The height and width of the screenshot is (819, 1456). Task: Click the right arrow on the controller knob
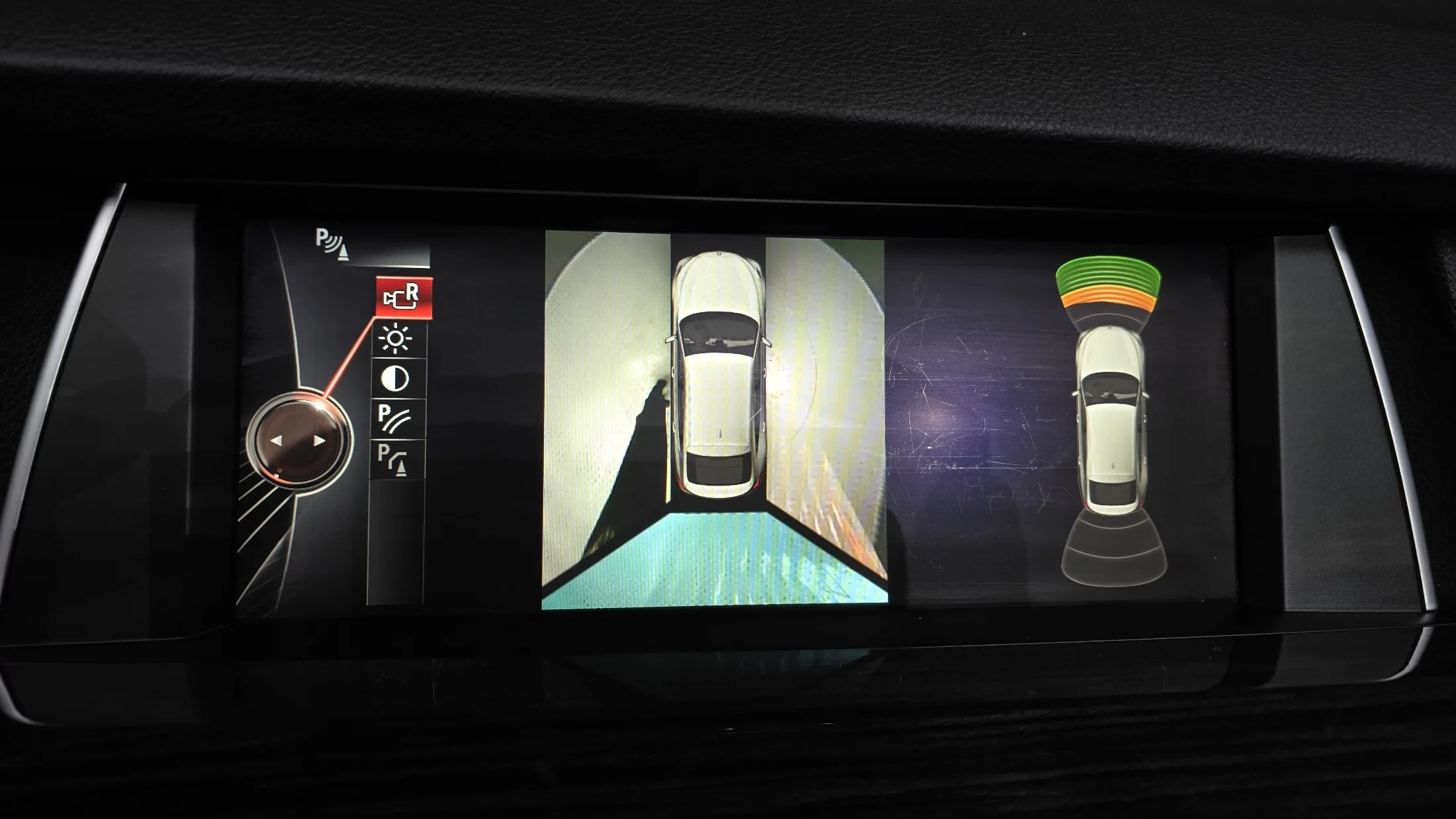pyautogui.click(x=320, y=441)
